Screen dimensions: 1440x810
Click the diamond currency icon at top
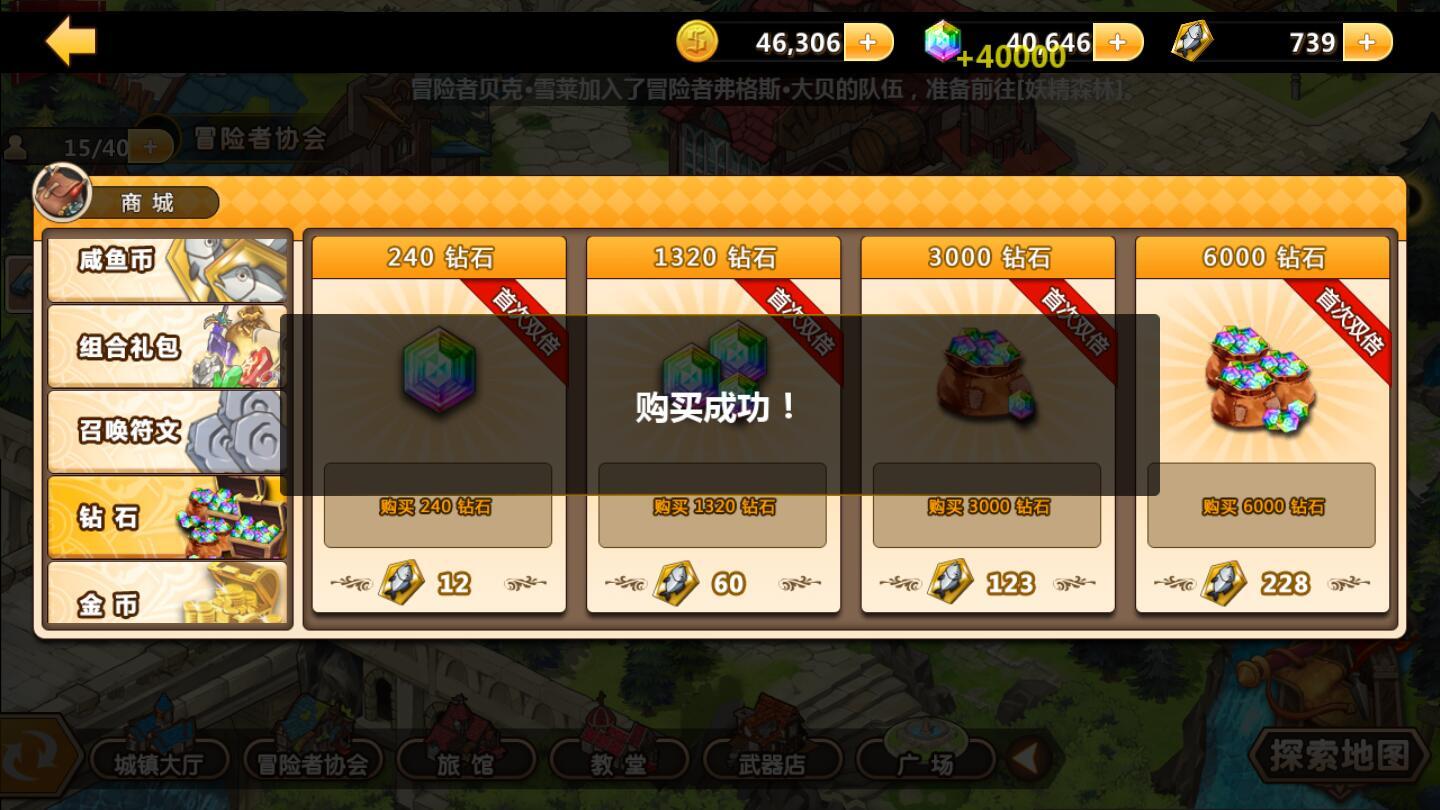coord(944,41)
